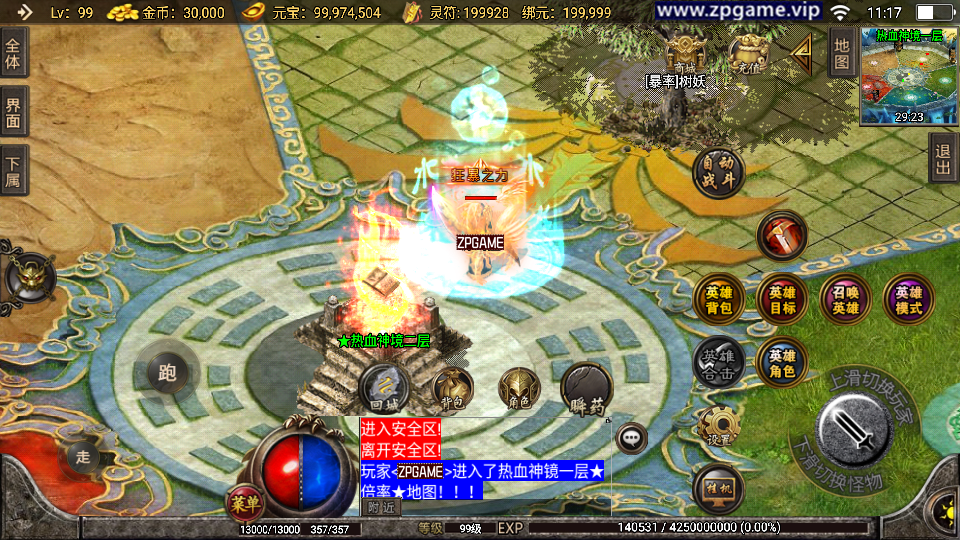Image resolution: width=960 pixels, height=540 pixels.
Task: Open 英雄背包 hero bag
Action: coord(718,299)
